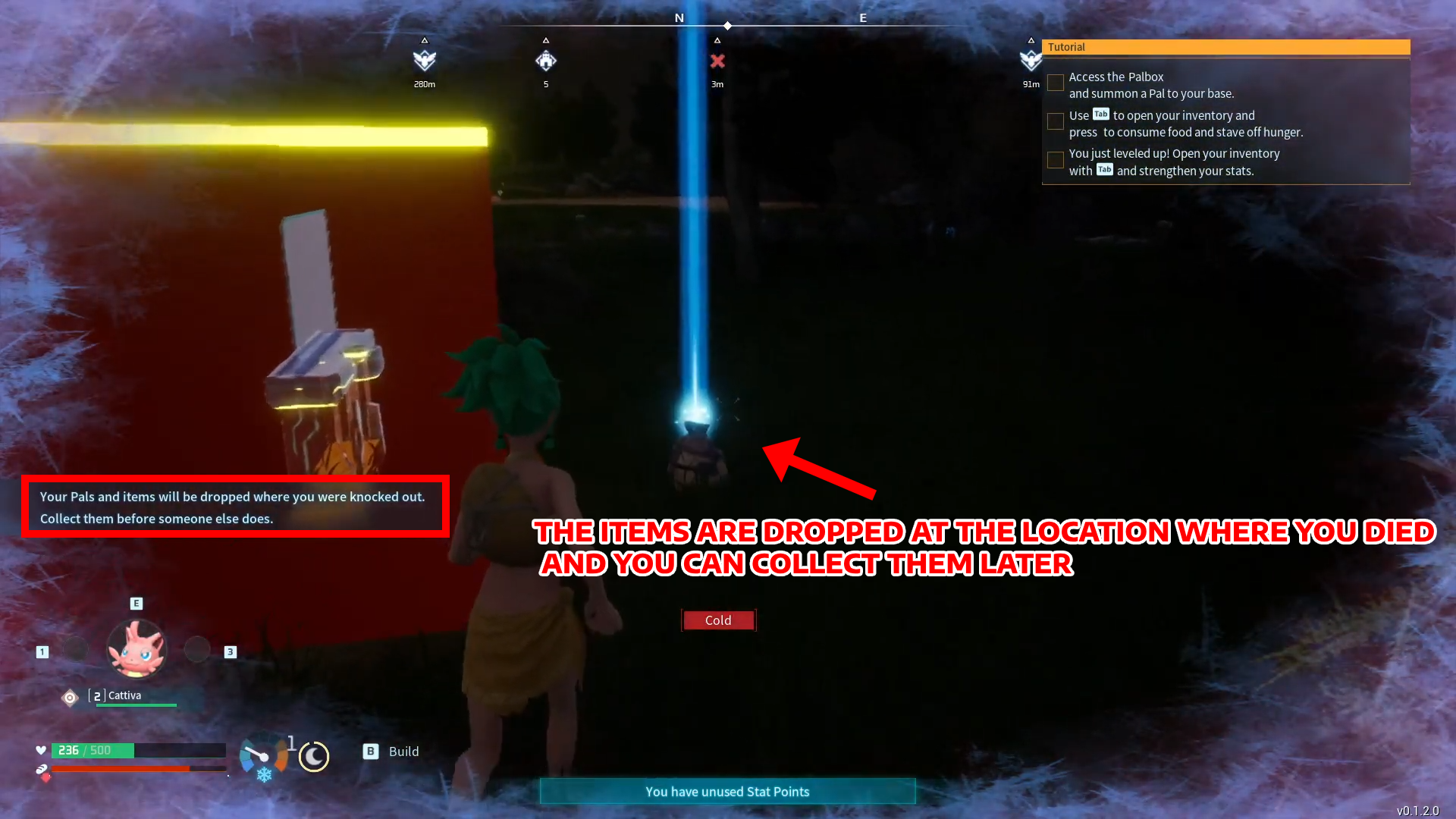Select the Cattiva Pal portrait
Screen dimensions: 1456x819
136,648
